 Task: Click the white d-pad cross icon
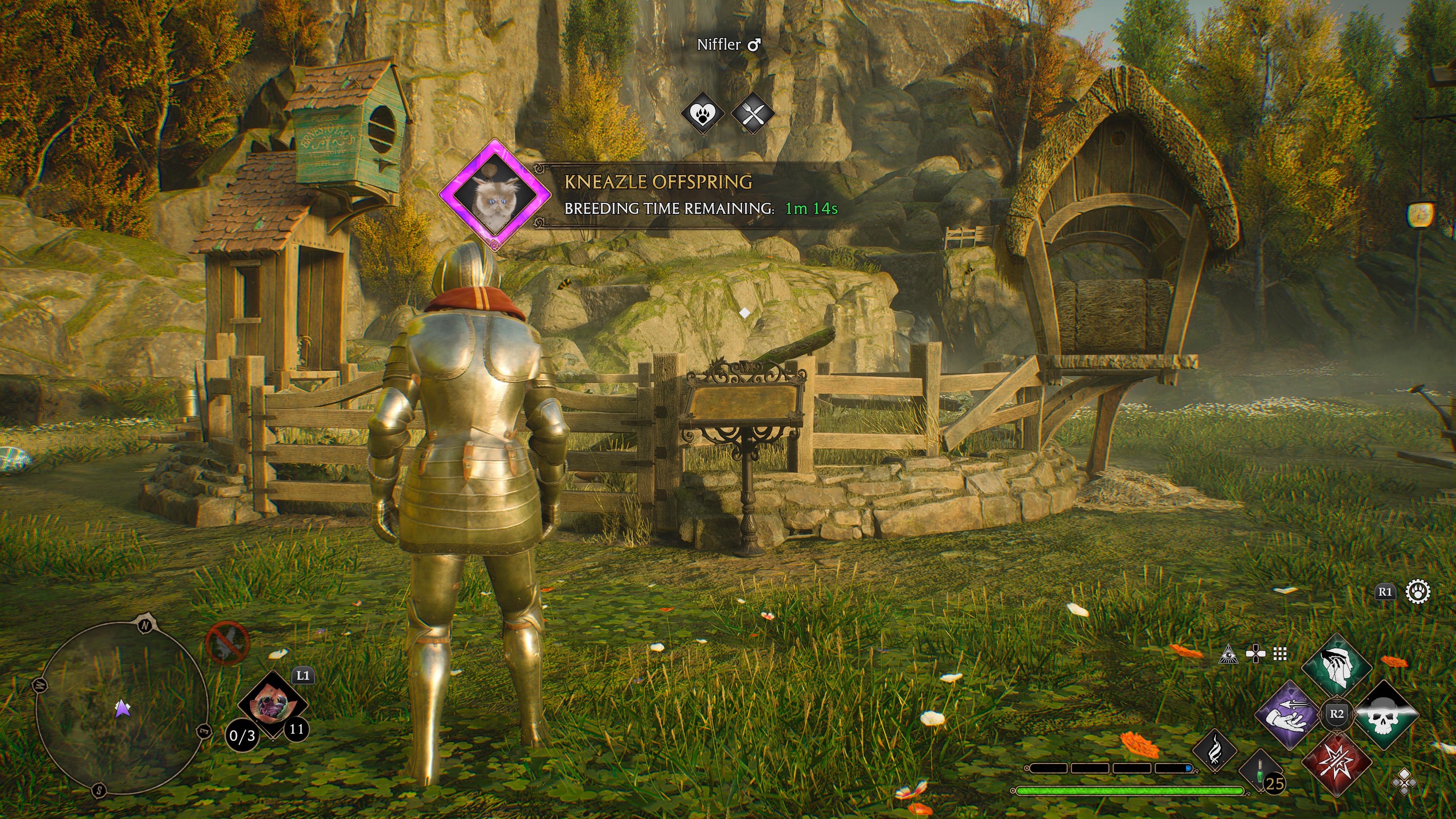[x=1255, y=654]
